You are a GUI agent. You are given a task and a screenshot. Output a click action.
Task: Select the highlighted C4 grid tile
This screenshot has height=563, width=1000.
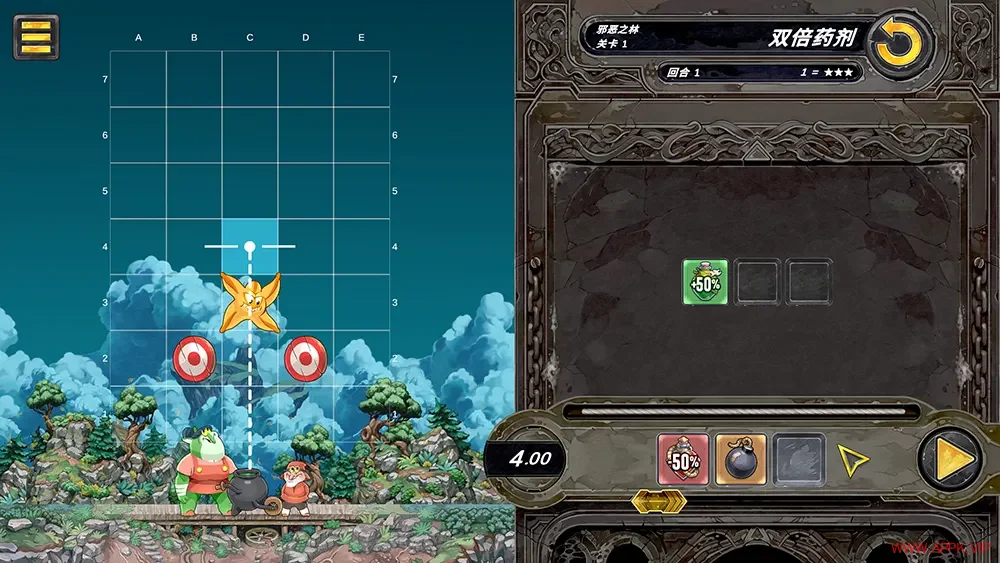[x=250, y=246]
